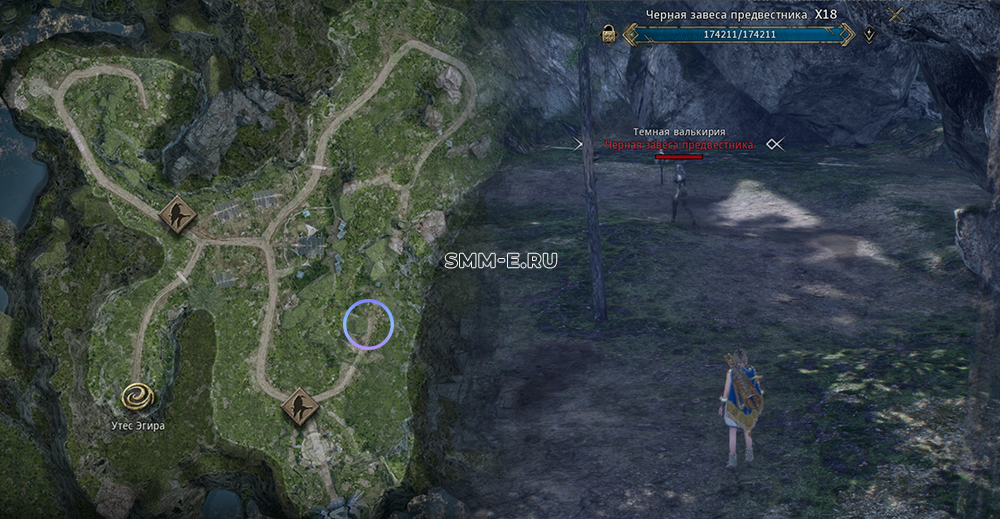The height and width of the screenshot is (519, 1000).
Task: Select the diamond map marker at the road junction
Action: (x=177, y=214)
